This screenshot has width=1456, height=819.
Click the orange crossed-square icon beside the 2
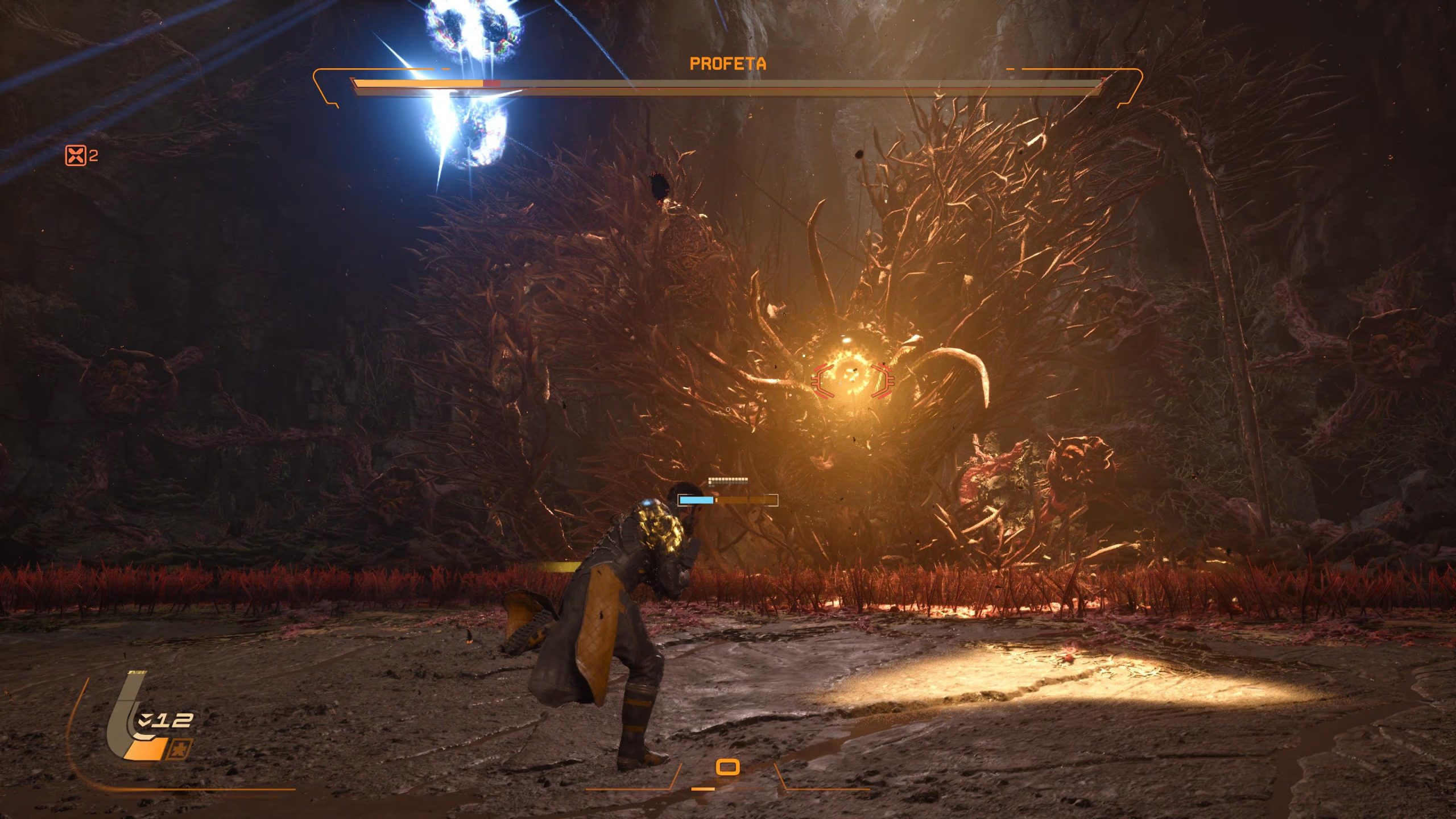tap(76, 155)
